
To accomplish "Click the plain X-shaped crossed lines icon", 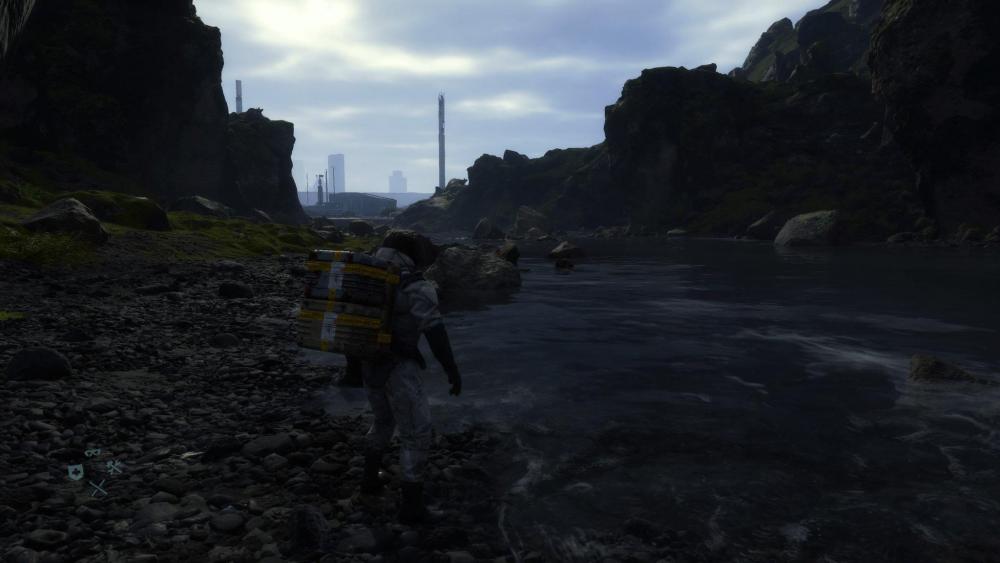I will click(x=98, y=488).
